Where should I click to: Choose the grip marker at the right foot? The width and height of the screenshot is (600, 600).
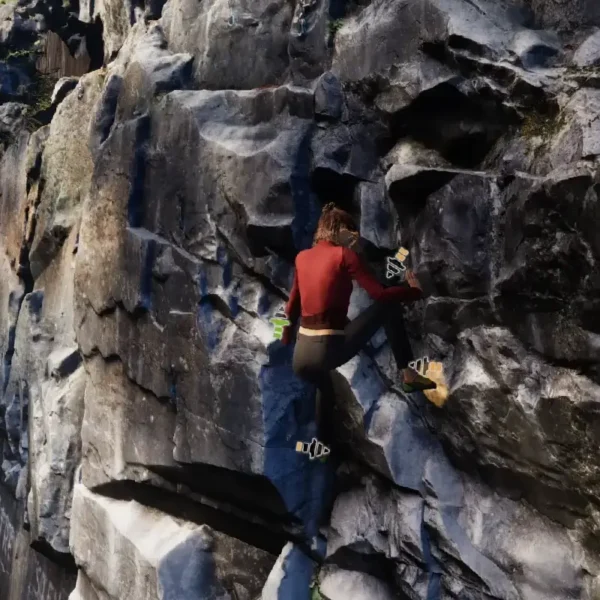tap(420, 366)
